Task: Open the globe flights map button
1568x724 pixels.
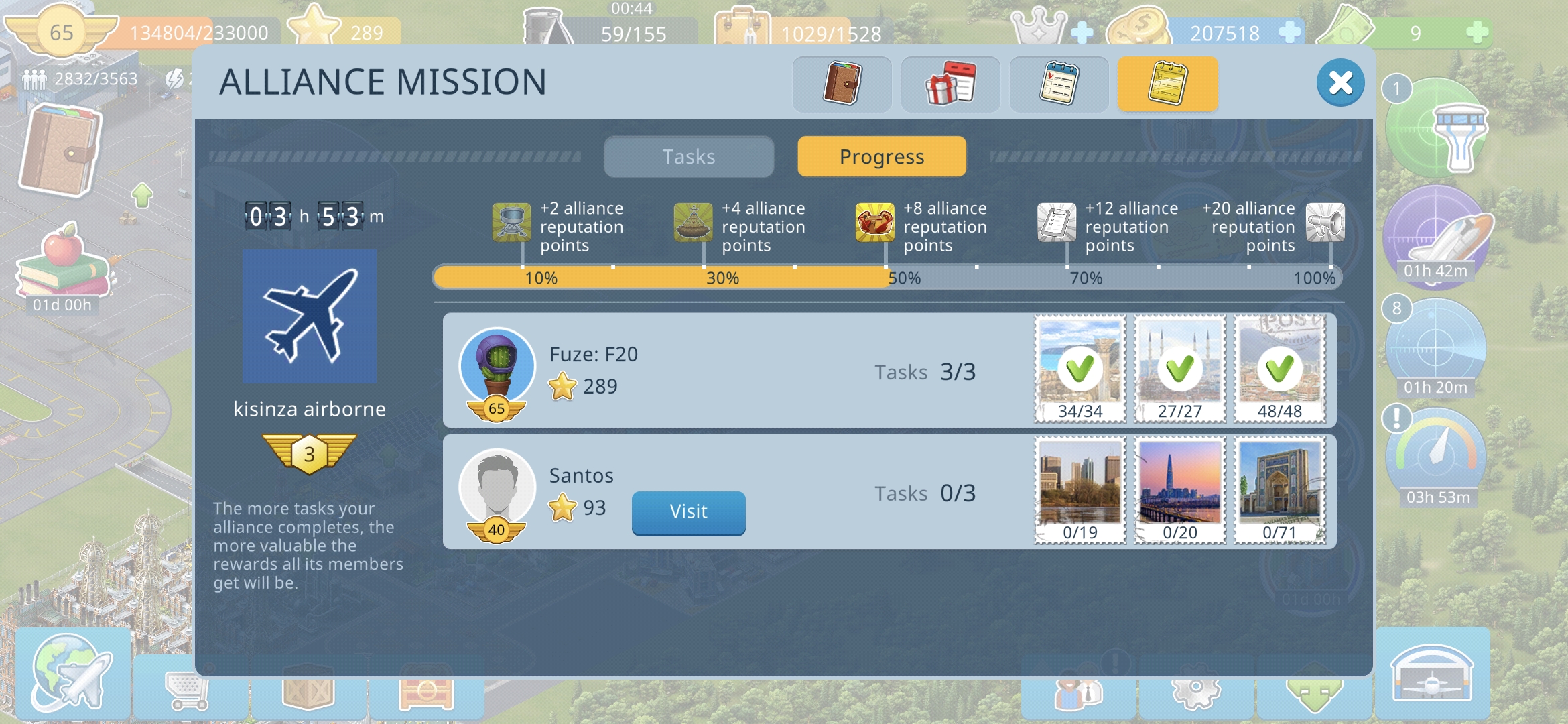Action: 72,674
